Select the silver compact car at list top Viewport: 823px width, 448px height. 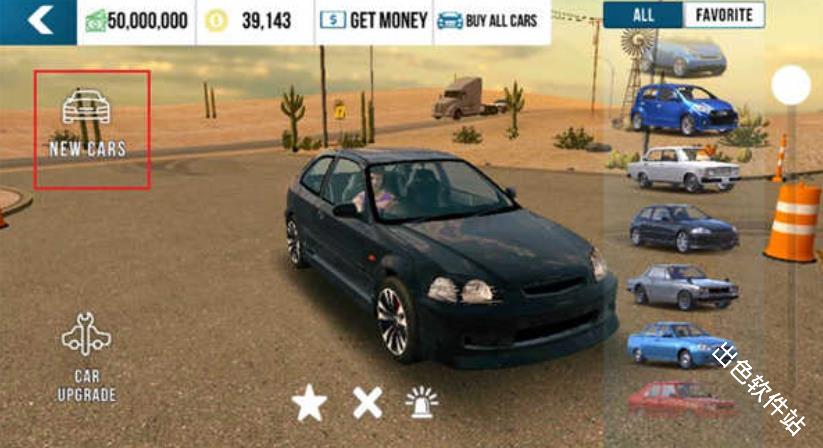click(x=682, y=56)
